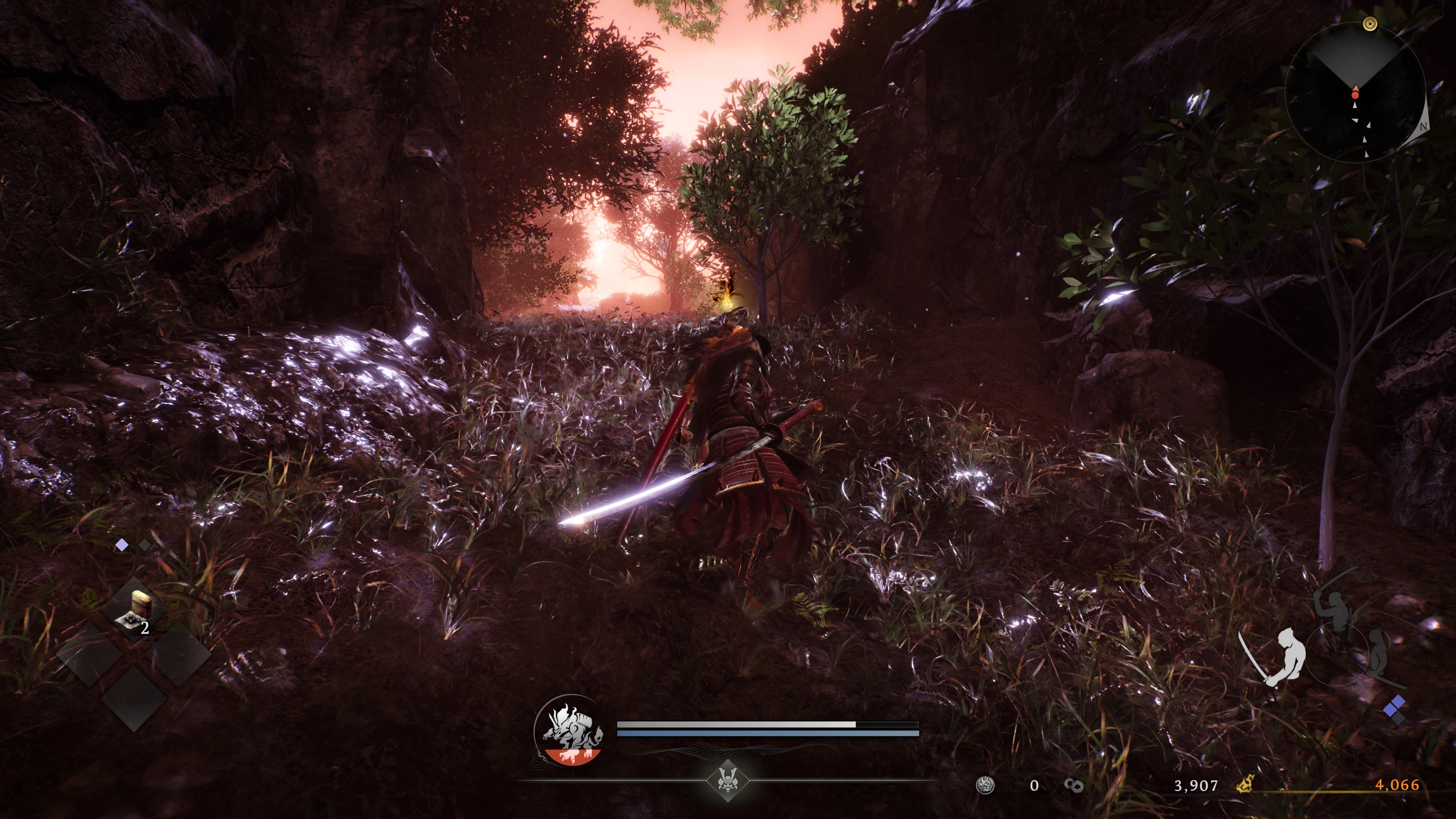
Task: Click the linked rings currency icon
Action: coord(1073,785)
